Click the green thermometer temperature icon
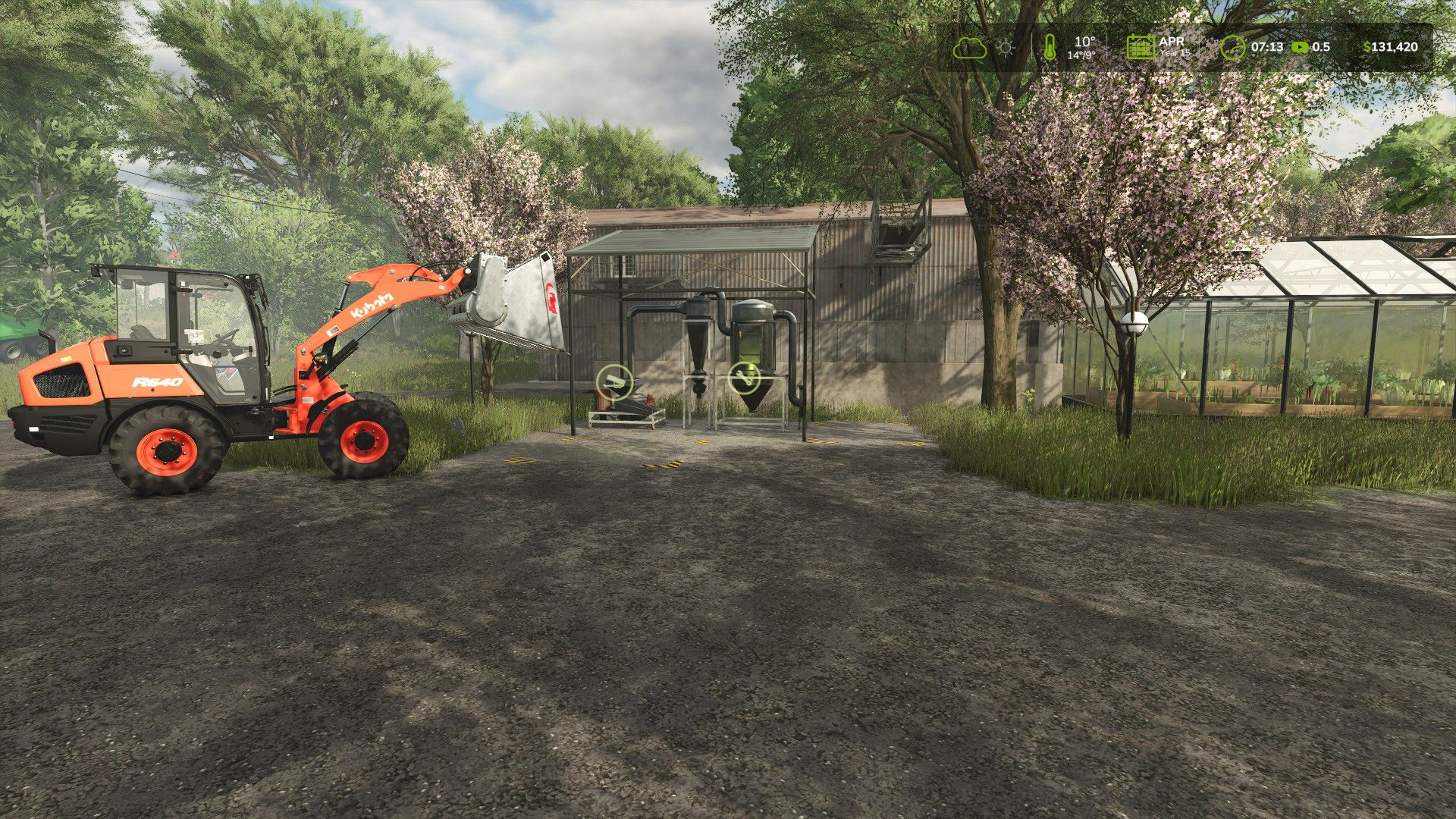Viewport: 1456px width, 819px height. pyautogui.click(x=1050, y=48)
